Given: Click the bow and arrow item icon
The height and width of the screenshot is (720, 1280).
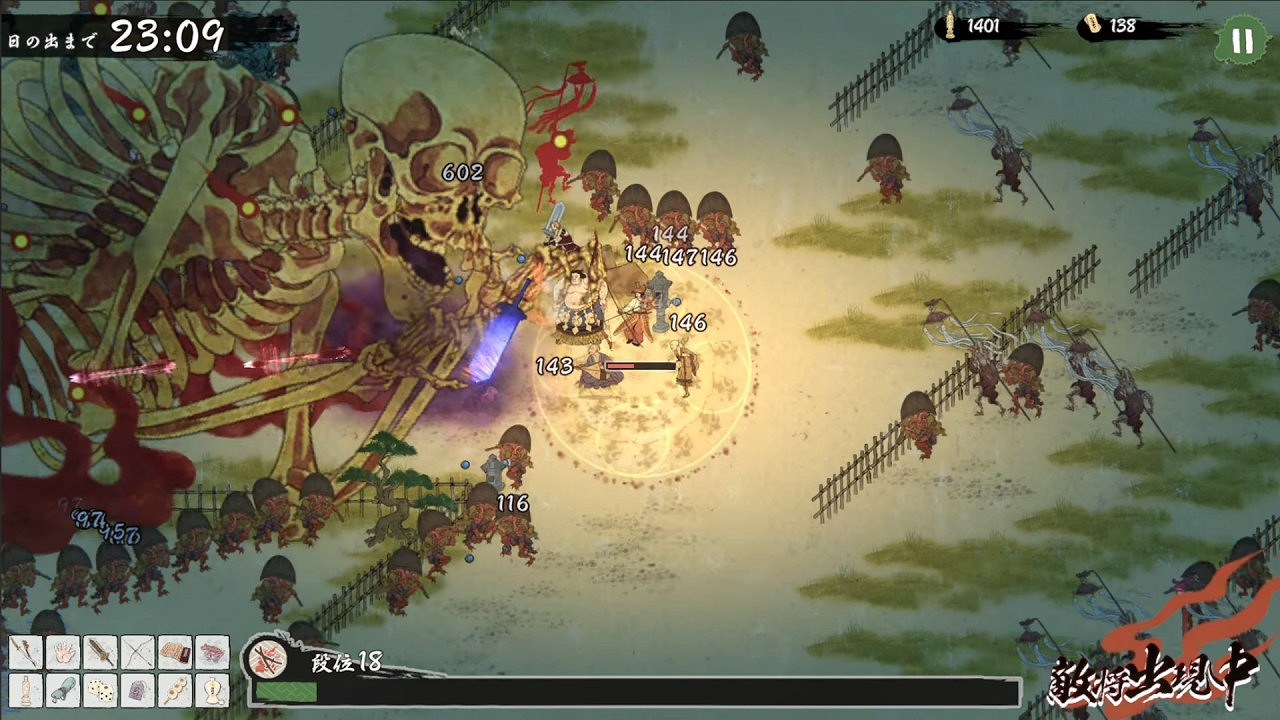Looking at the screenshot, I should tap(137, 652).
